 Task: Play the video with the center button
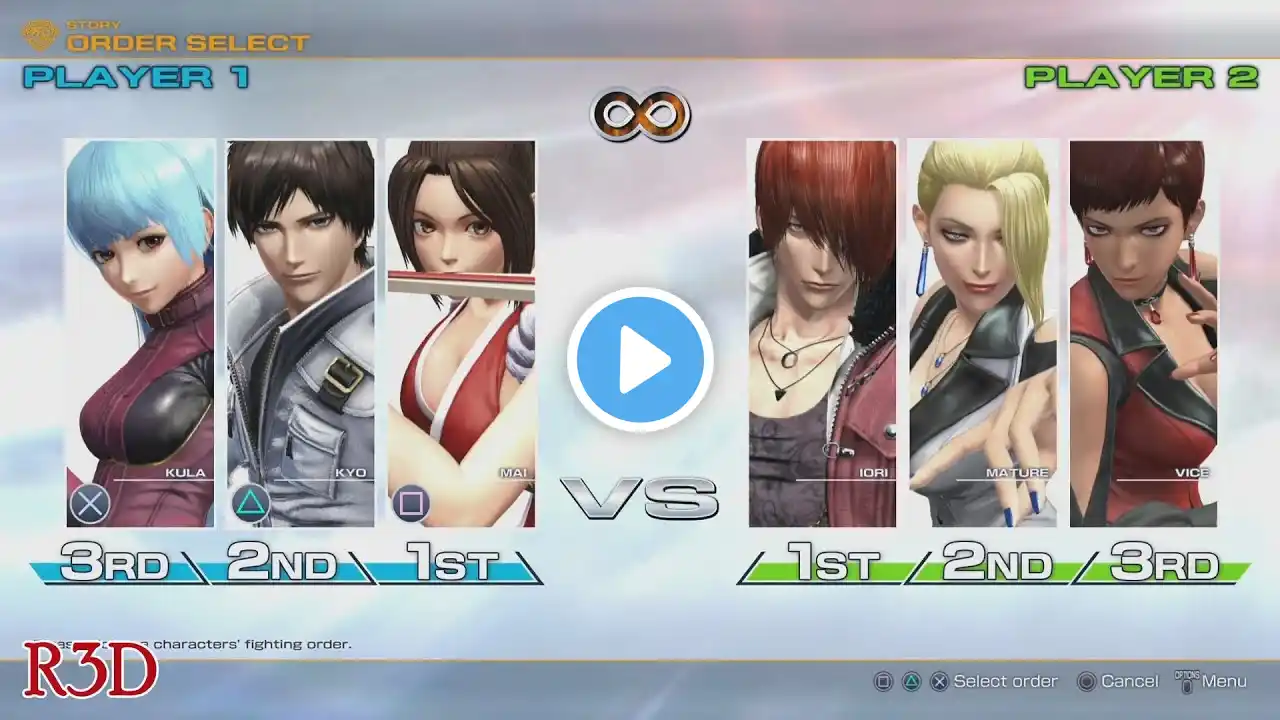[x=640, y=360]
